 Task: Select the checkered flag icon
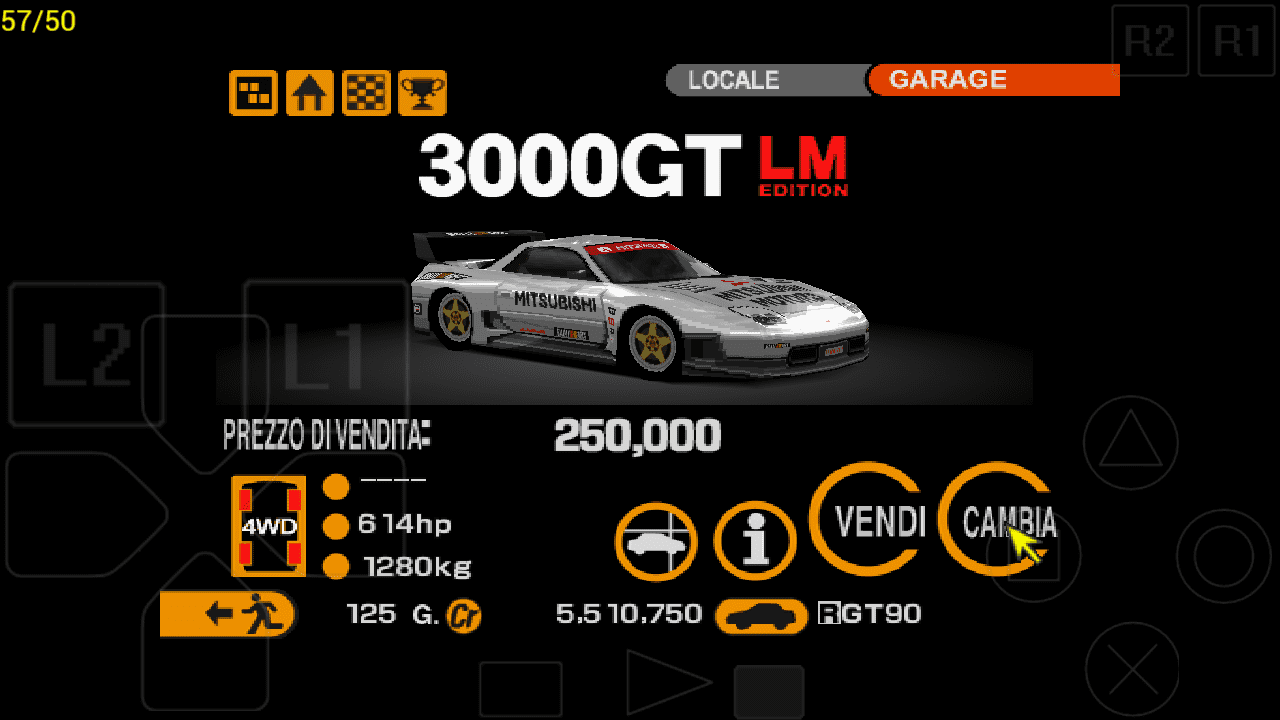(366, 93)
